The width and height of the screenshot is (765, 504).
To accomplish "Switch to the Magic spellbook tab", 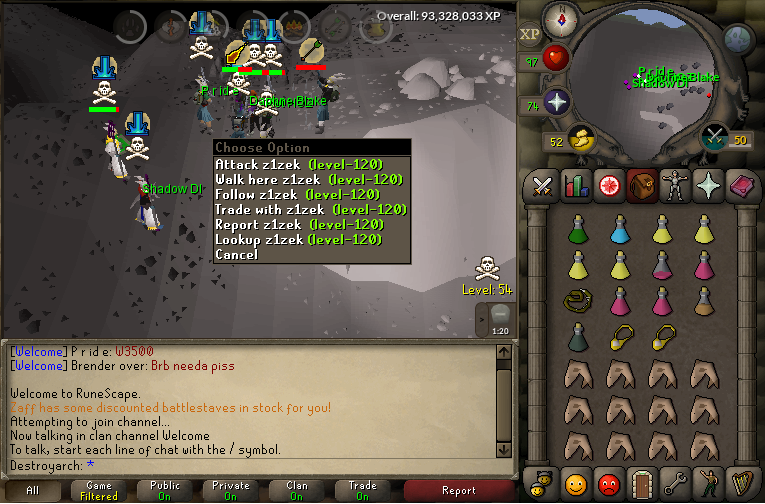I will [741, 186].
